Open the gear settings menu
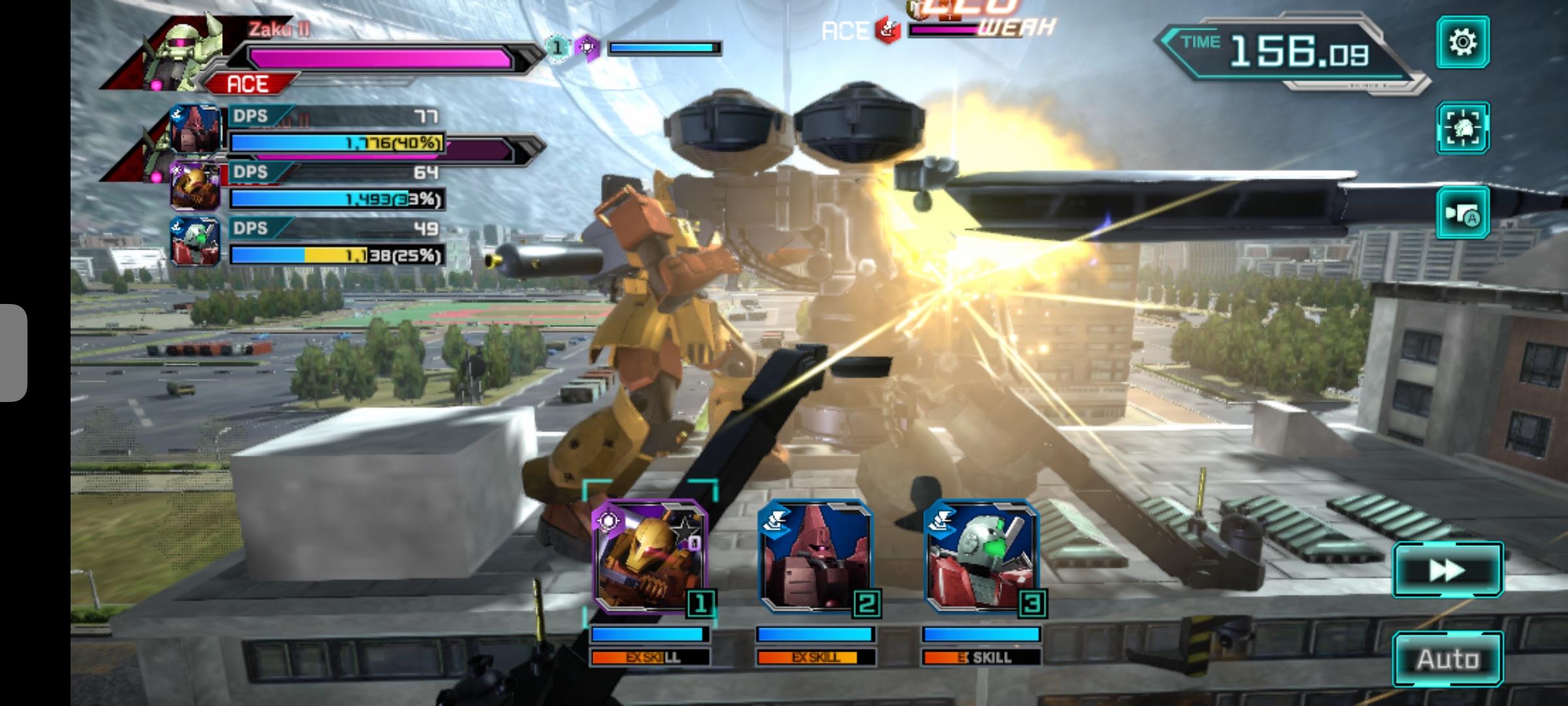This screenshot has height=706, width=1568. [x=1462, y=42]
